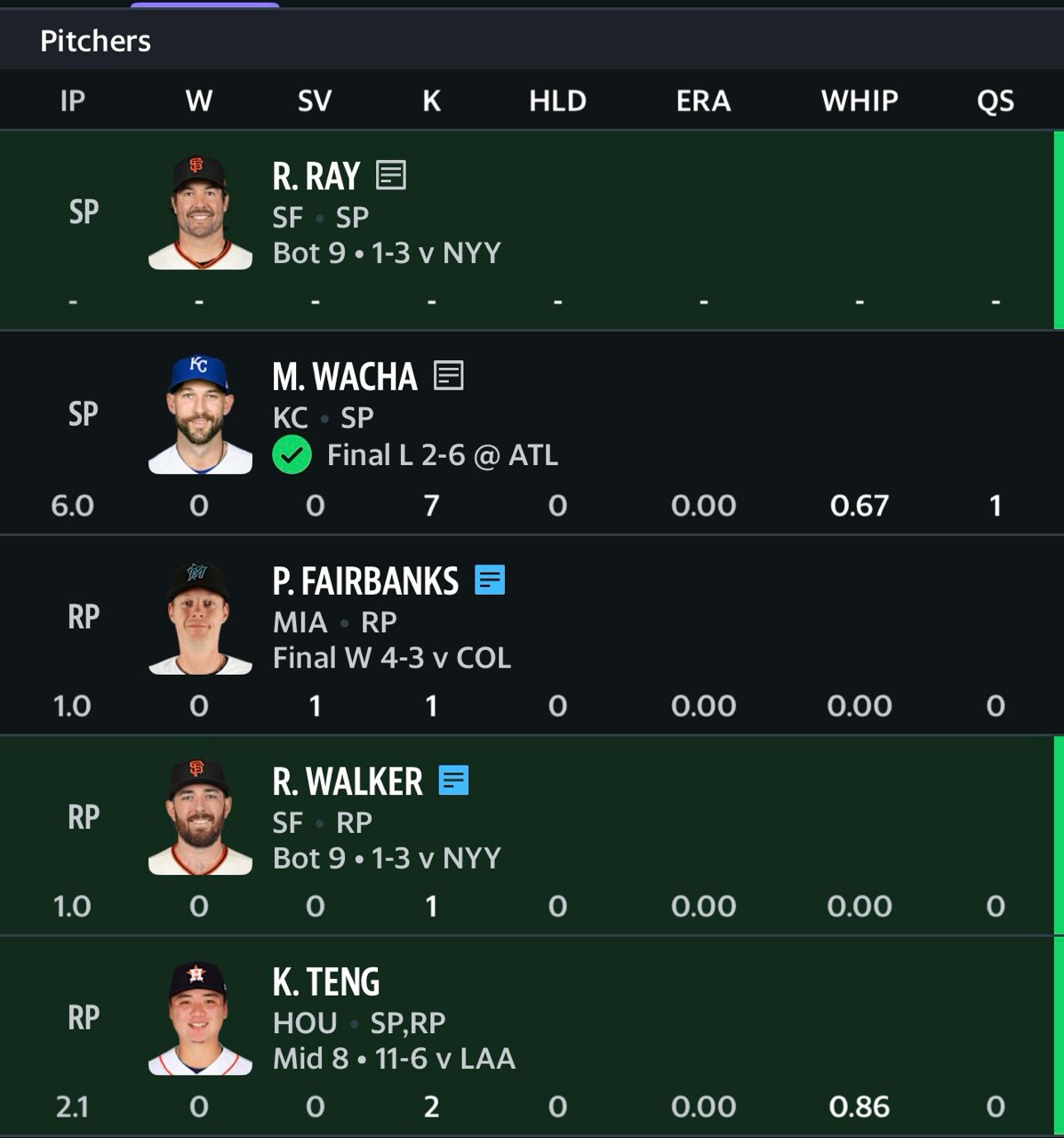Click the WHIP column header

click(x=859, y=100)
